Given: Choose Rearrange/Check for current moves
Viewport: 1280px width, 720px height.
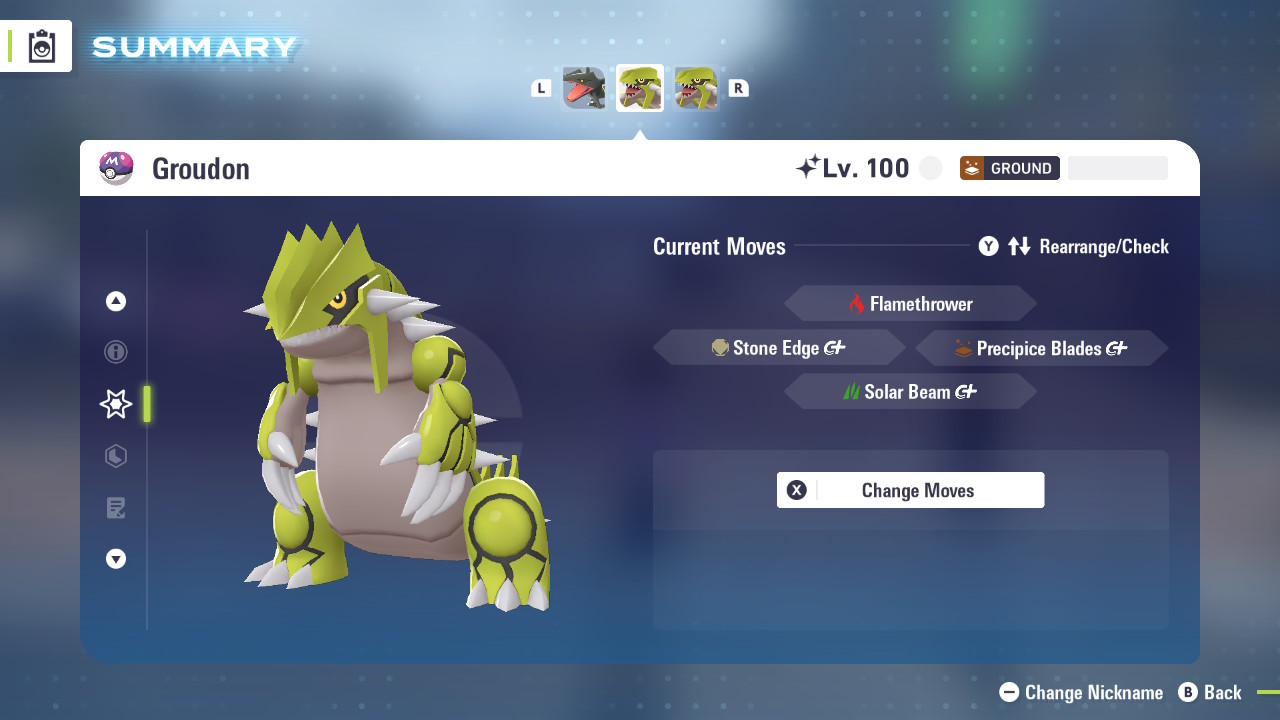Looking at the screenshot, I should pos(1074,246).
